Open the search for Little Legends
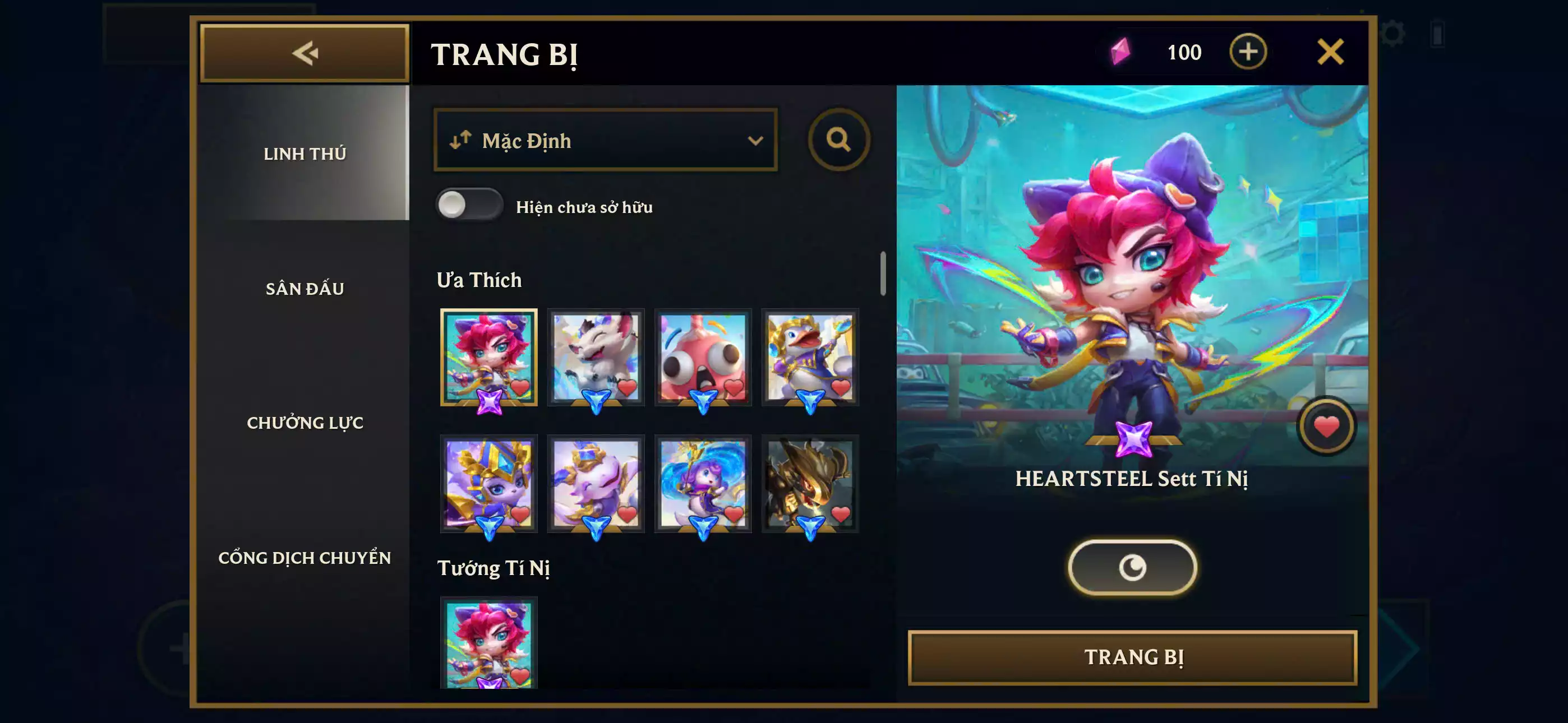1568x723 pixels. tap(840, 140)
